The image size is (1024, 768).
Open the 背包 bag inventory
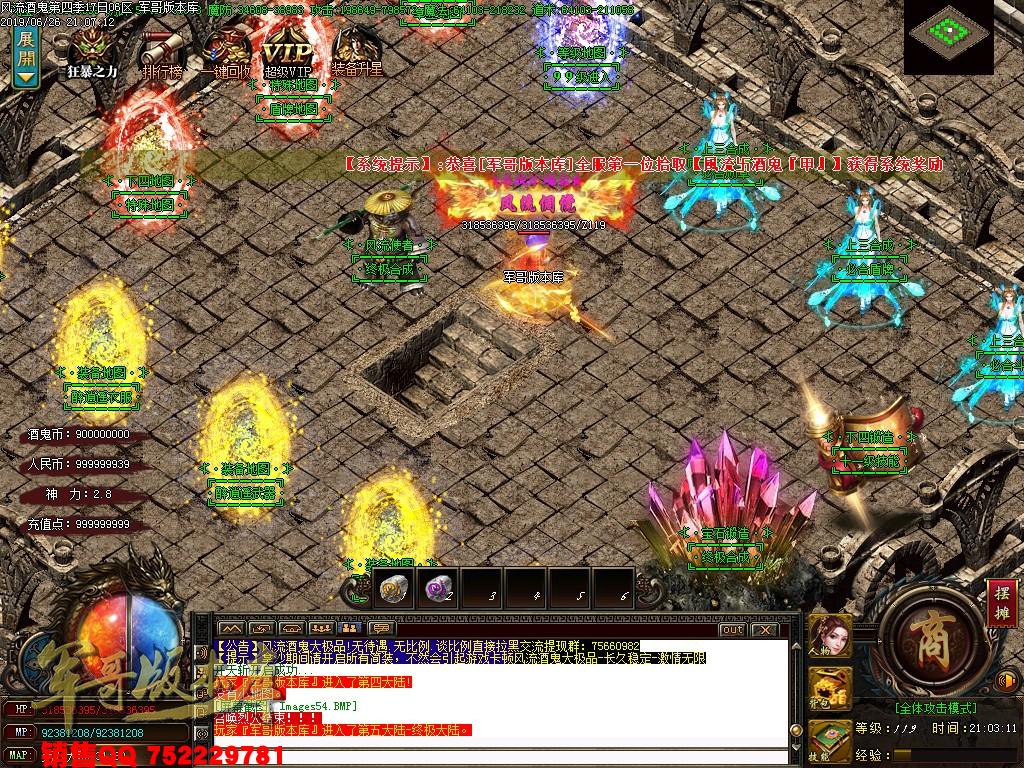click(x=830, y=690)
